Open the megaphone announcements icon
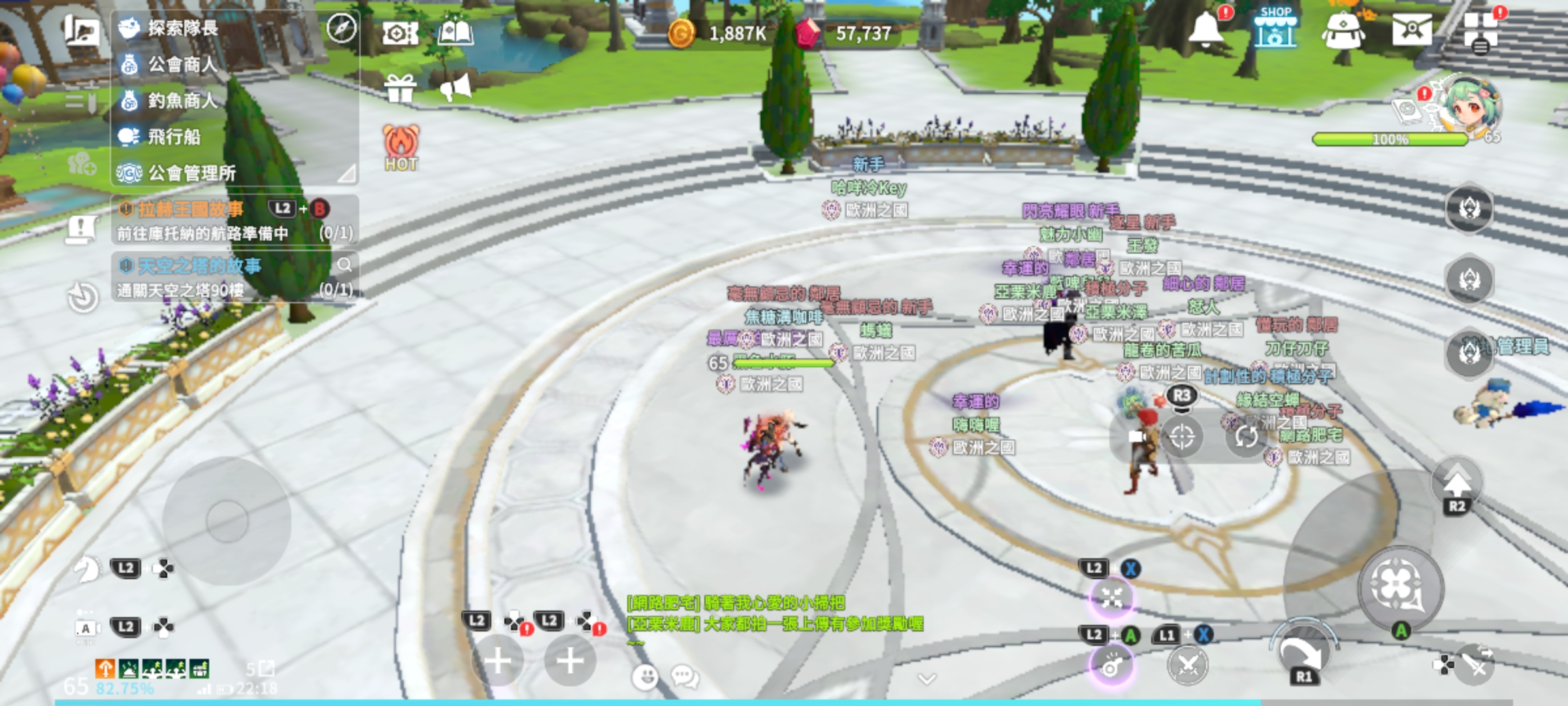The height and width of the screenshot is (706, 1568). (456, 88)
